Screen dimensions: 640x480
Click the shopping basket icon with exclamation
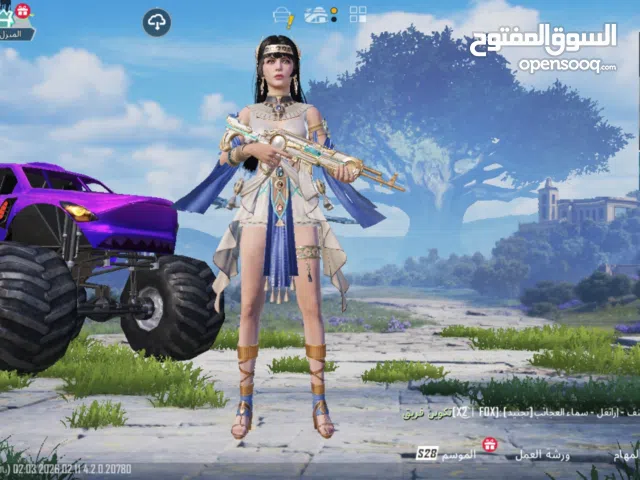pyautogui.click(x=283, y=16)
